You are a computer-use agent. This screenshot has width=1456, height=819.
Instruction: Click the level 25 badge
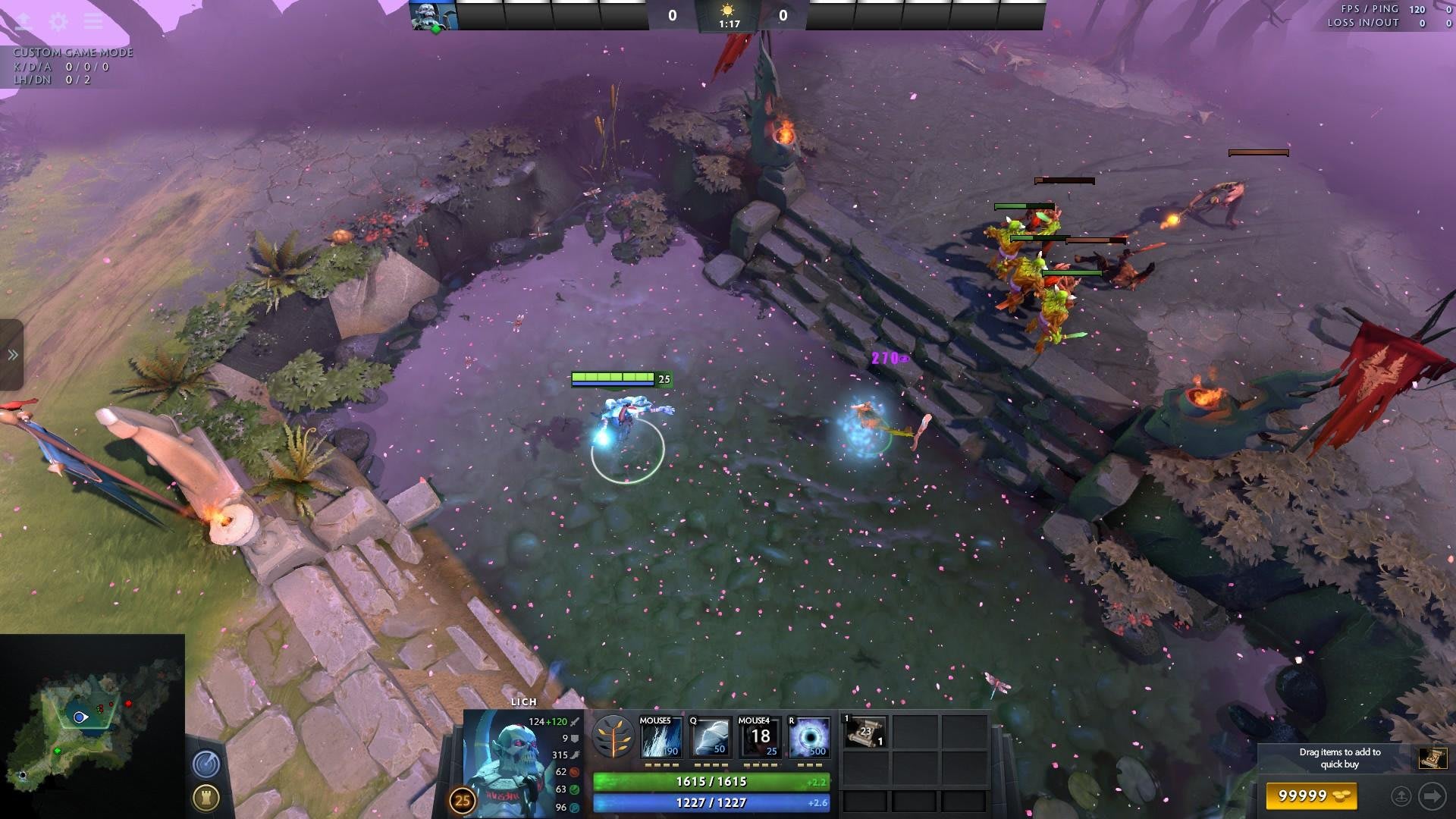tap(463, 800)
